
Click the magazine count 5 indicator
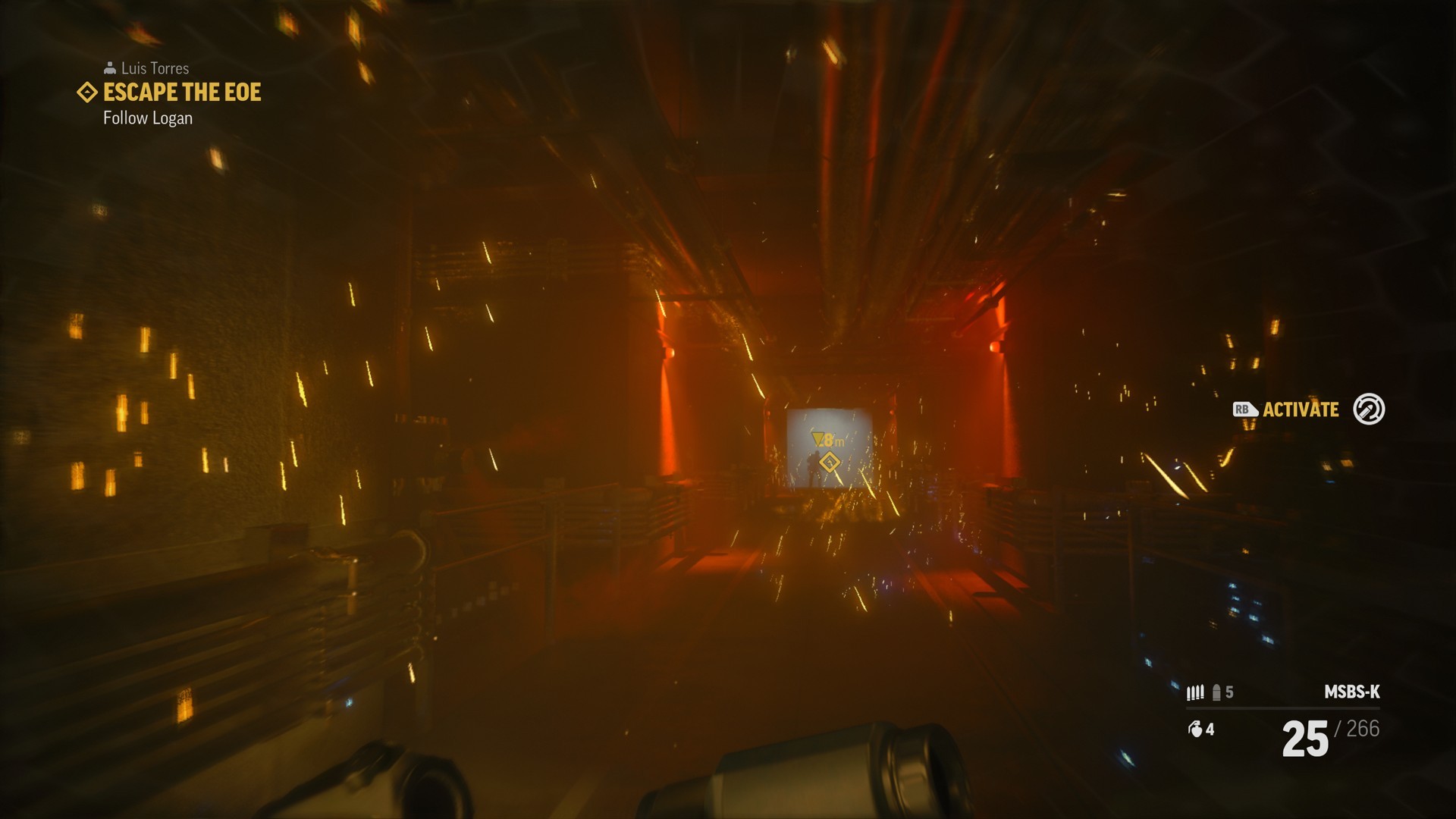1229,692
